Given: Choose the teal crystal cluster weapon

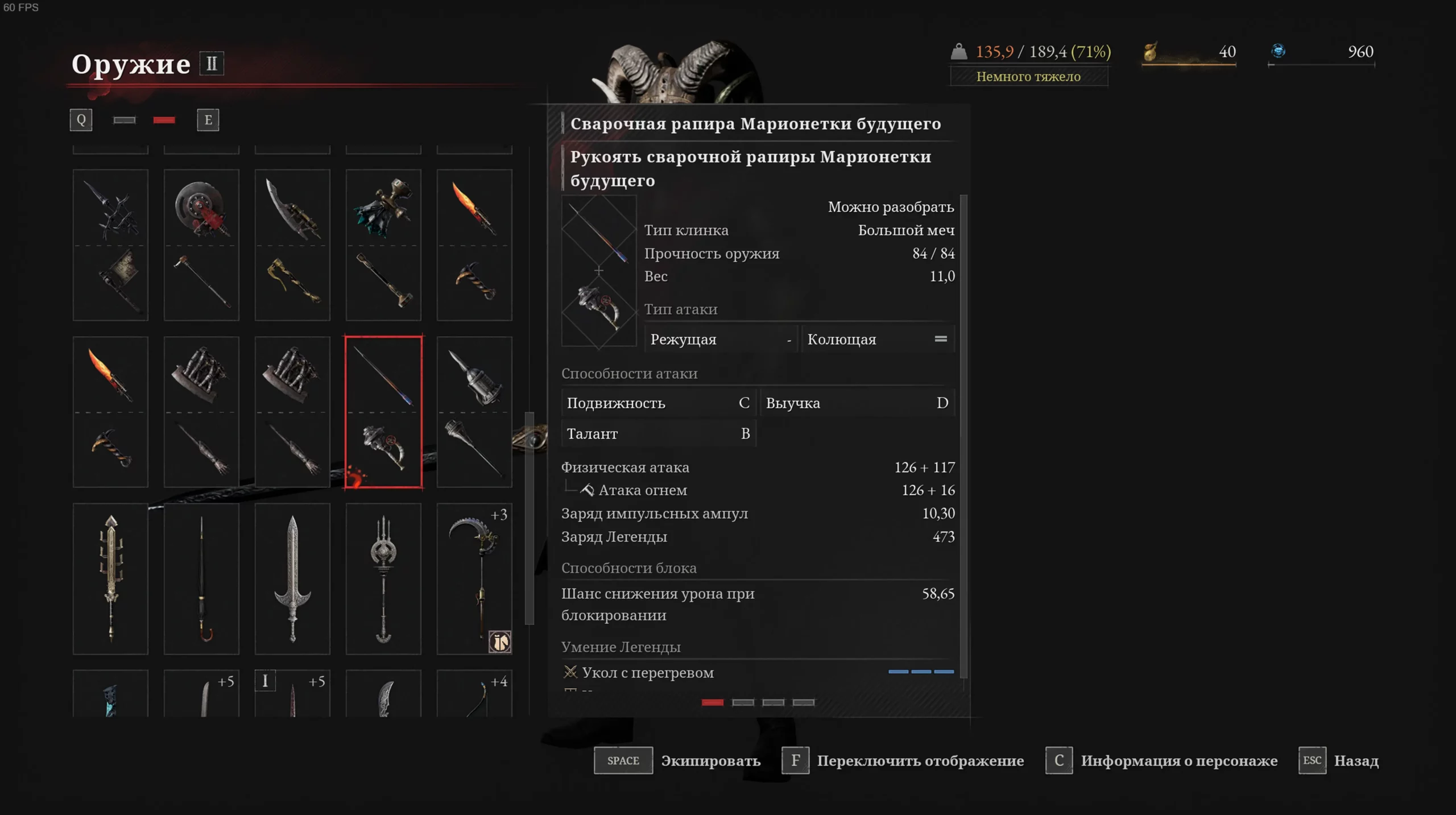Looking at the screenshot, I should coord(383,245).
